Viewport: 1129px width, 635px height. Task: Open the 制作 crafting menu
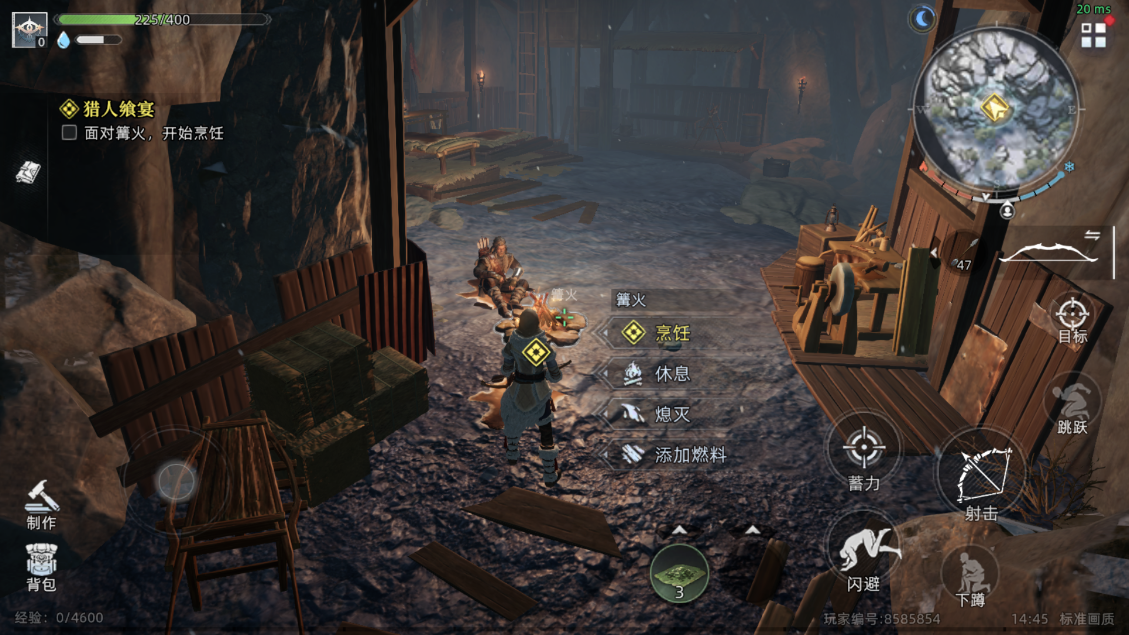[41, 503]
